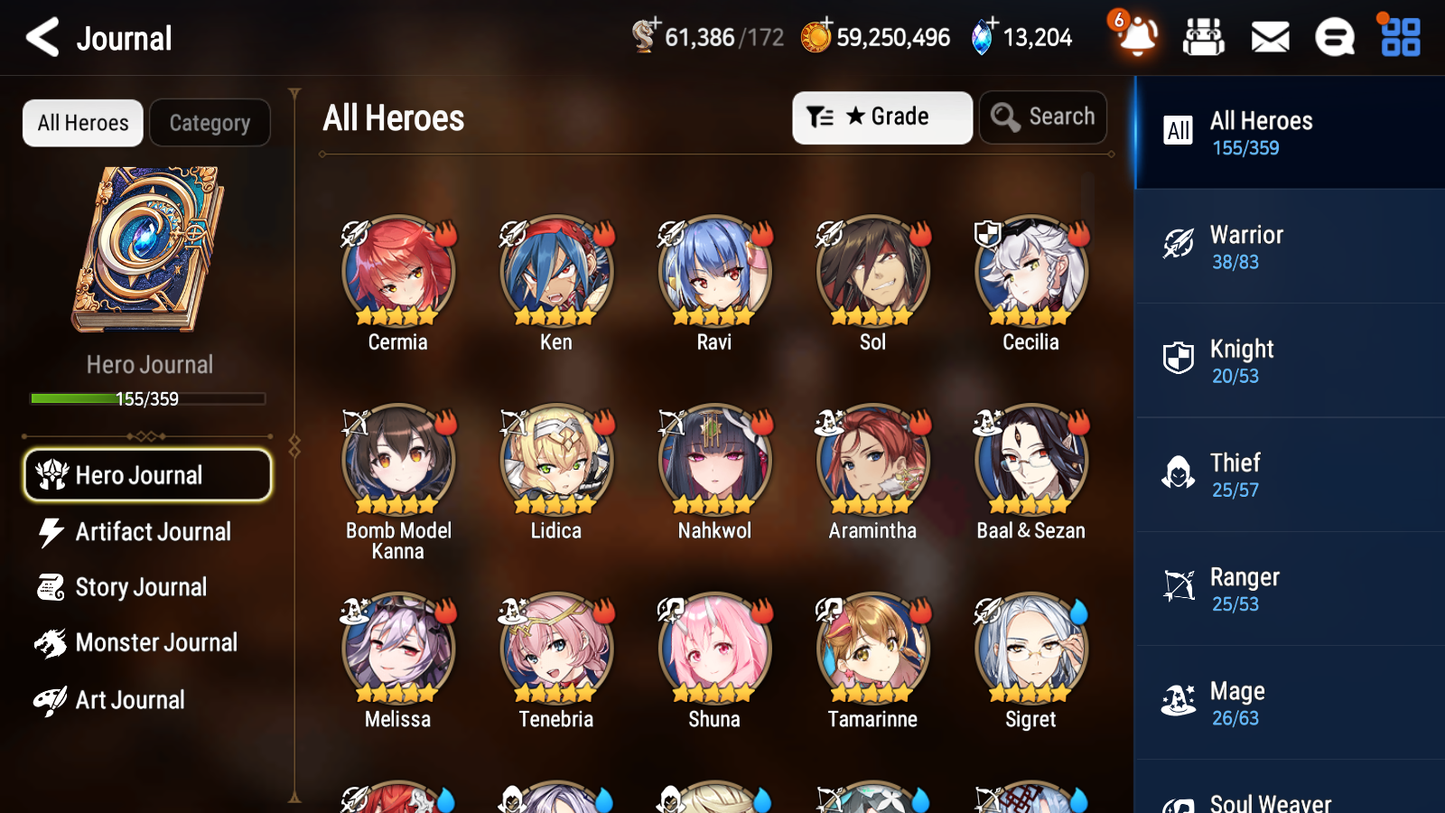Switch to the Category view
1445x813 pixels.
tap(210, 122)
